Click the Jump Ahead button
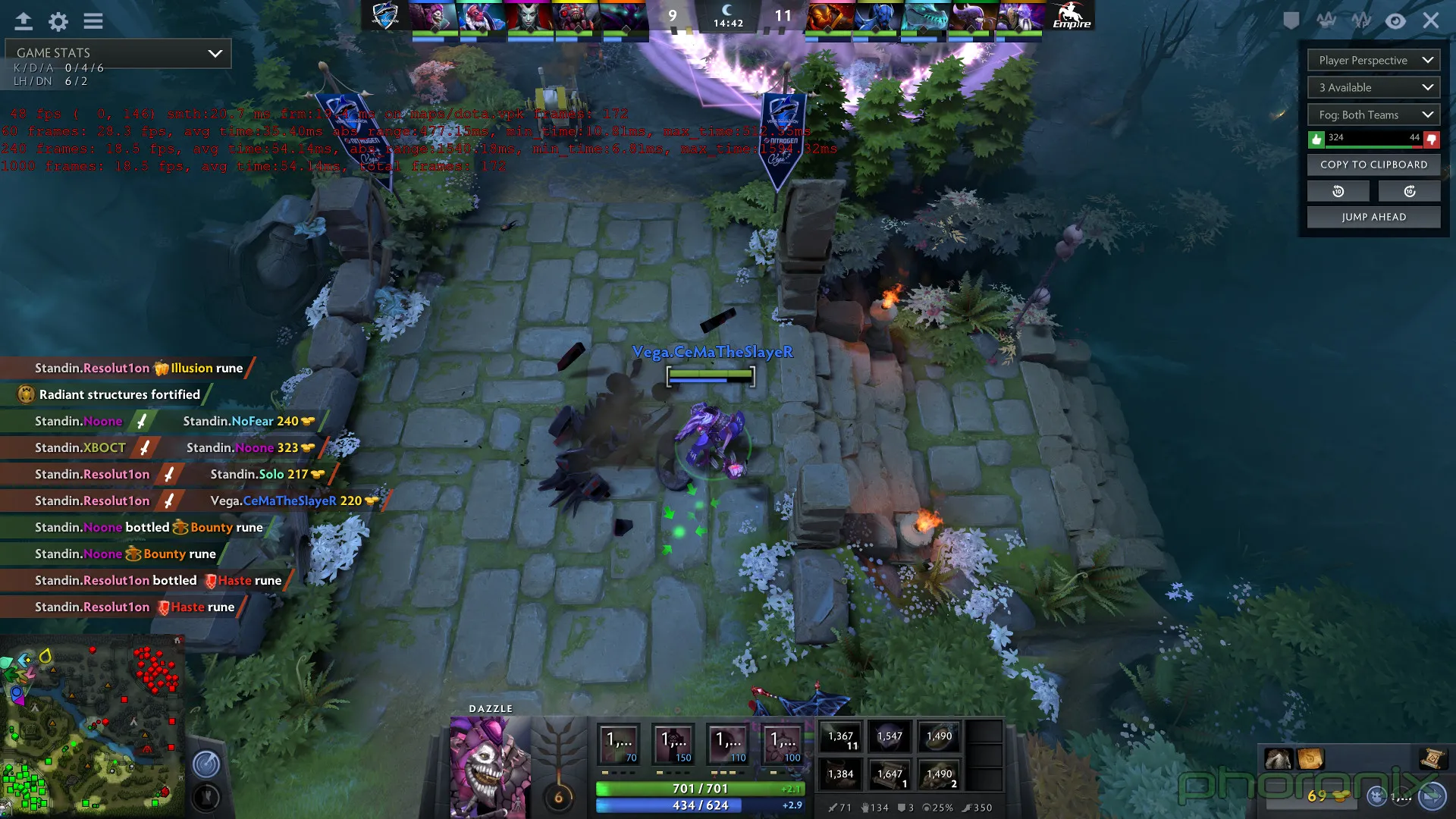Screen dimensions: 1456x819 [x=1373, y=217]
